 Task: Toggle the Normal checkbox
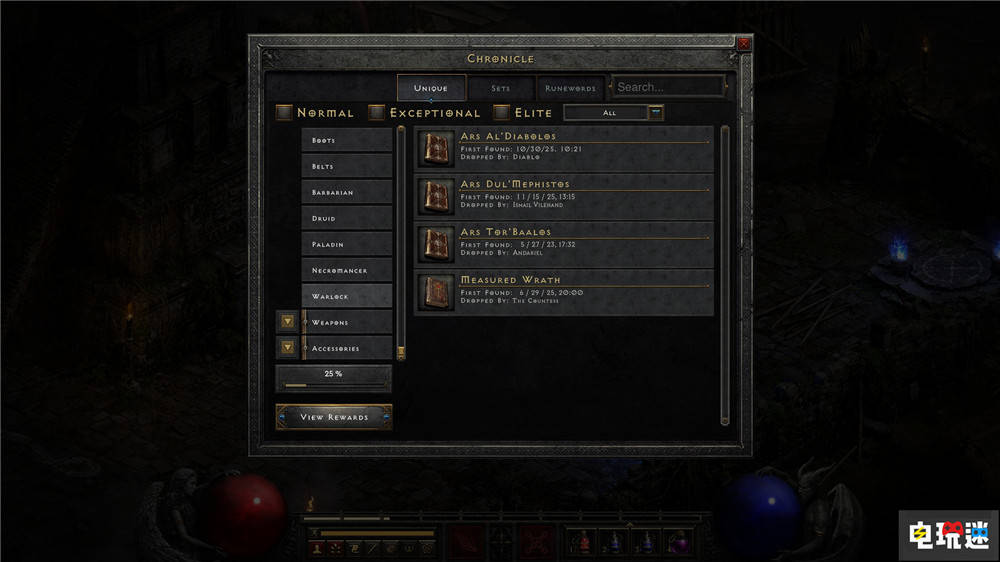click(285, 113)
